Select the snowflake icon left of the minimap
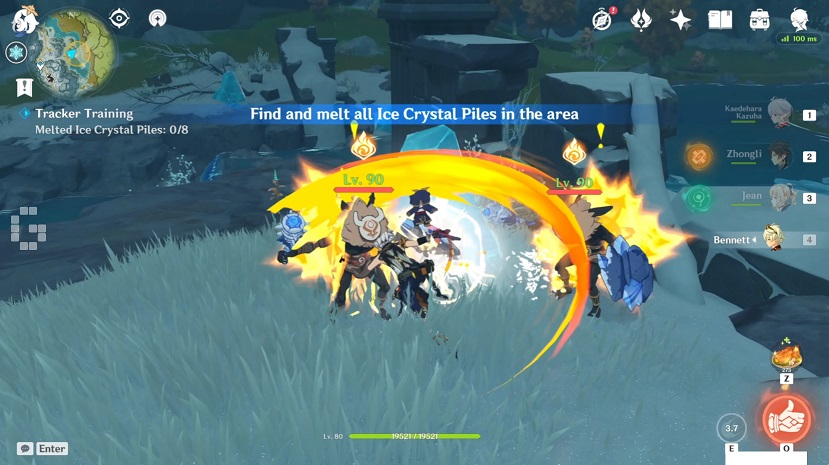The width and height of the screenshot is (829, 465). click(16, 52)
